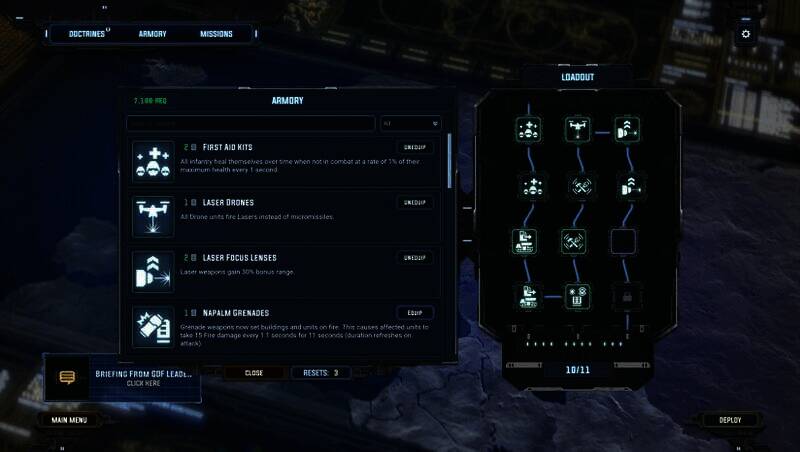Select the drone icon in the loadout

click(577, 129)
